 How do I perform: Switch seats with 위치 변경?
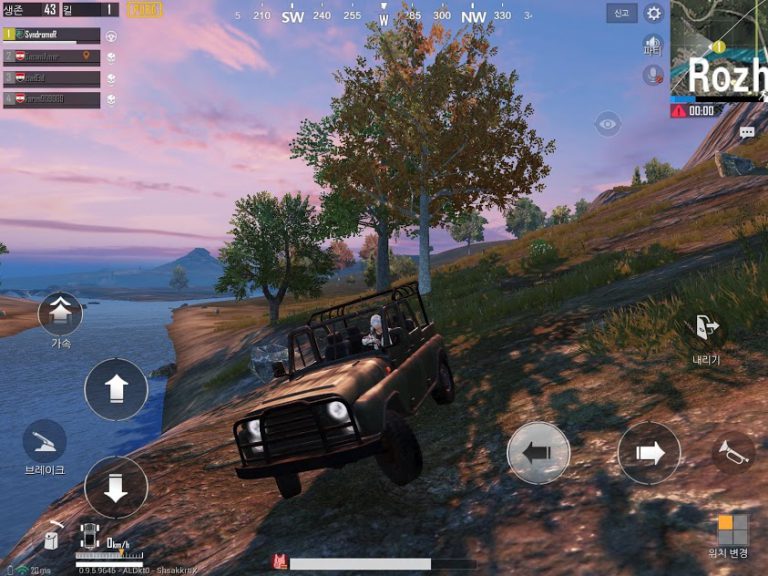coord(733,531)
